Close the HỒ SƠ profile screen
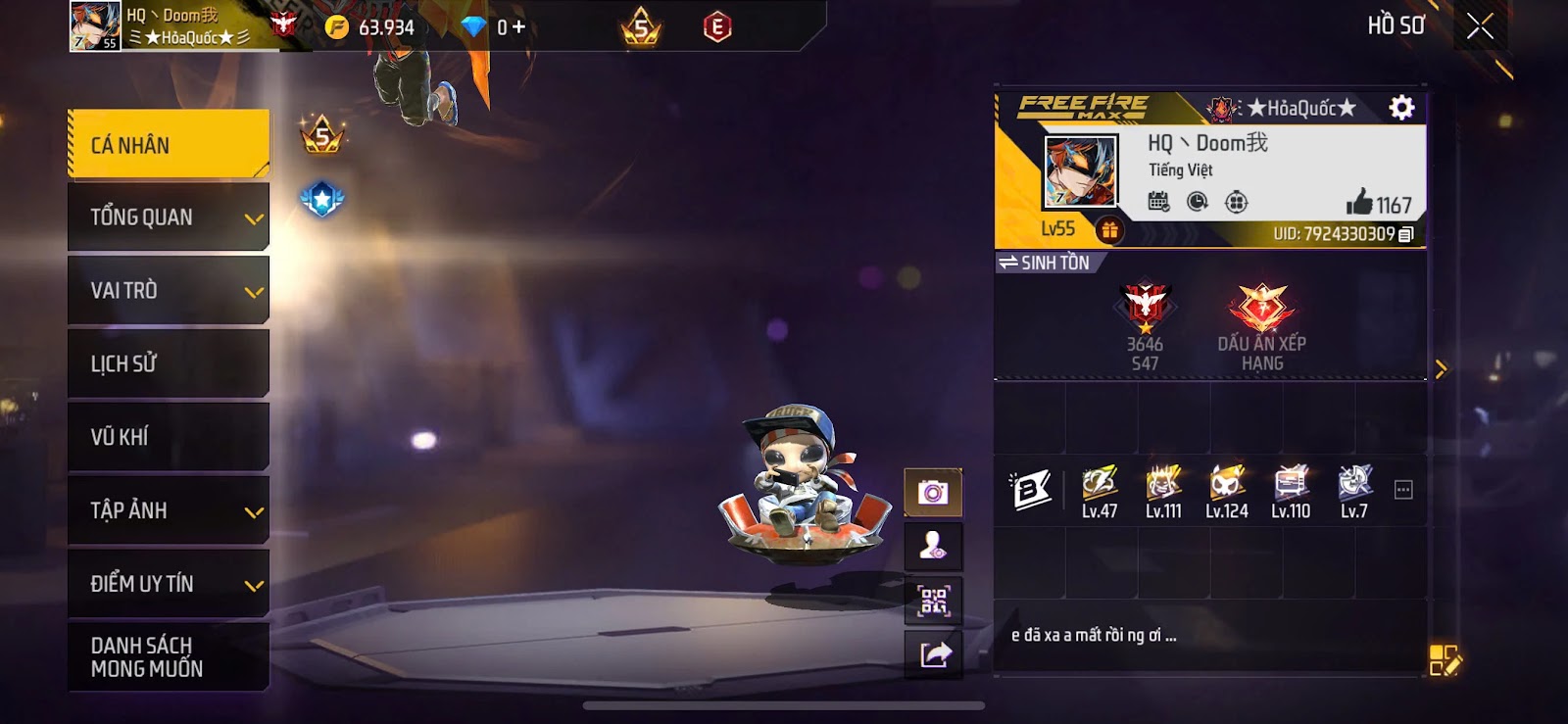The height and width of the screenshot is (724, 1568). pos(1480,26)
